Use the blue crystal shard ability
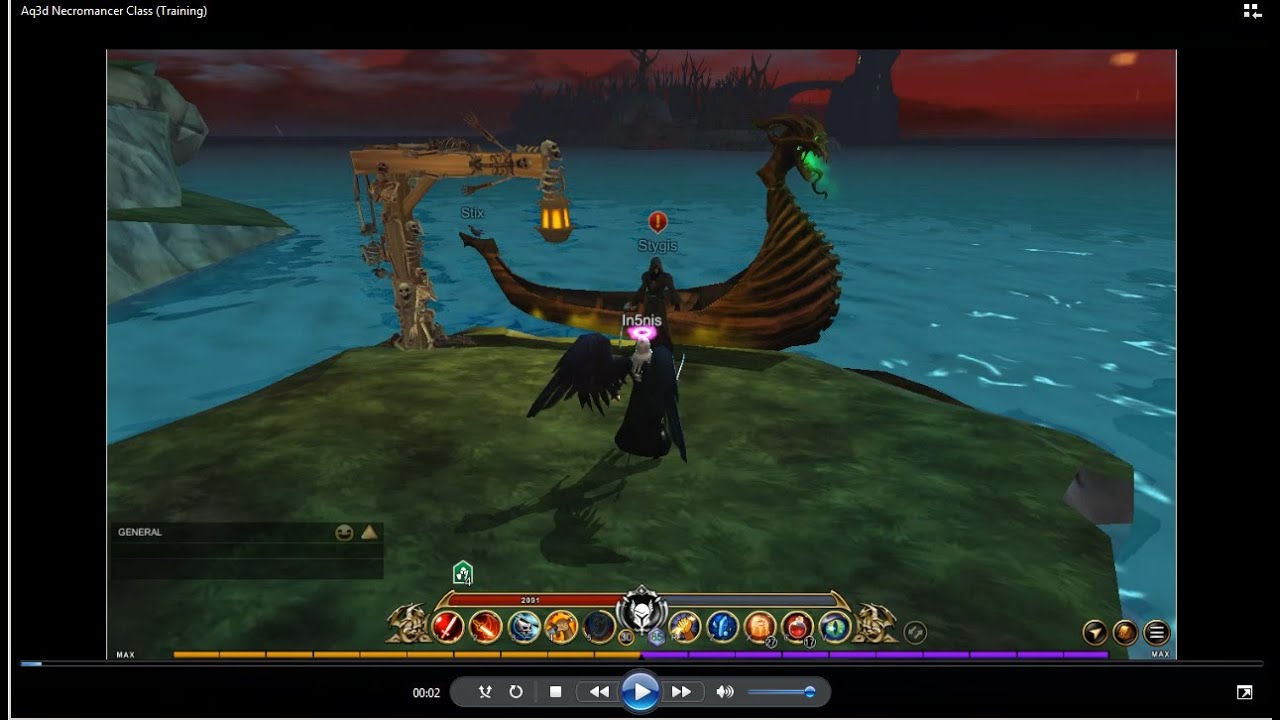1280x720 pixels. click(722, 627)
